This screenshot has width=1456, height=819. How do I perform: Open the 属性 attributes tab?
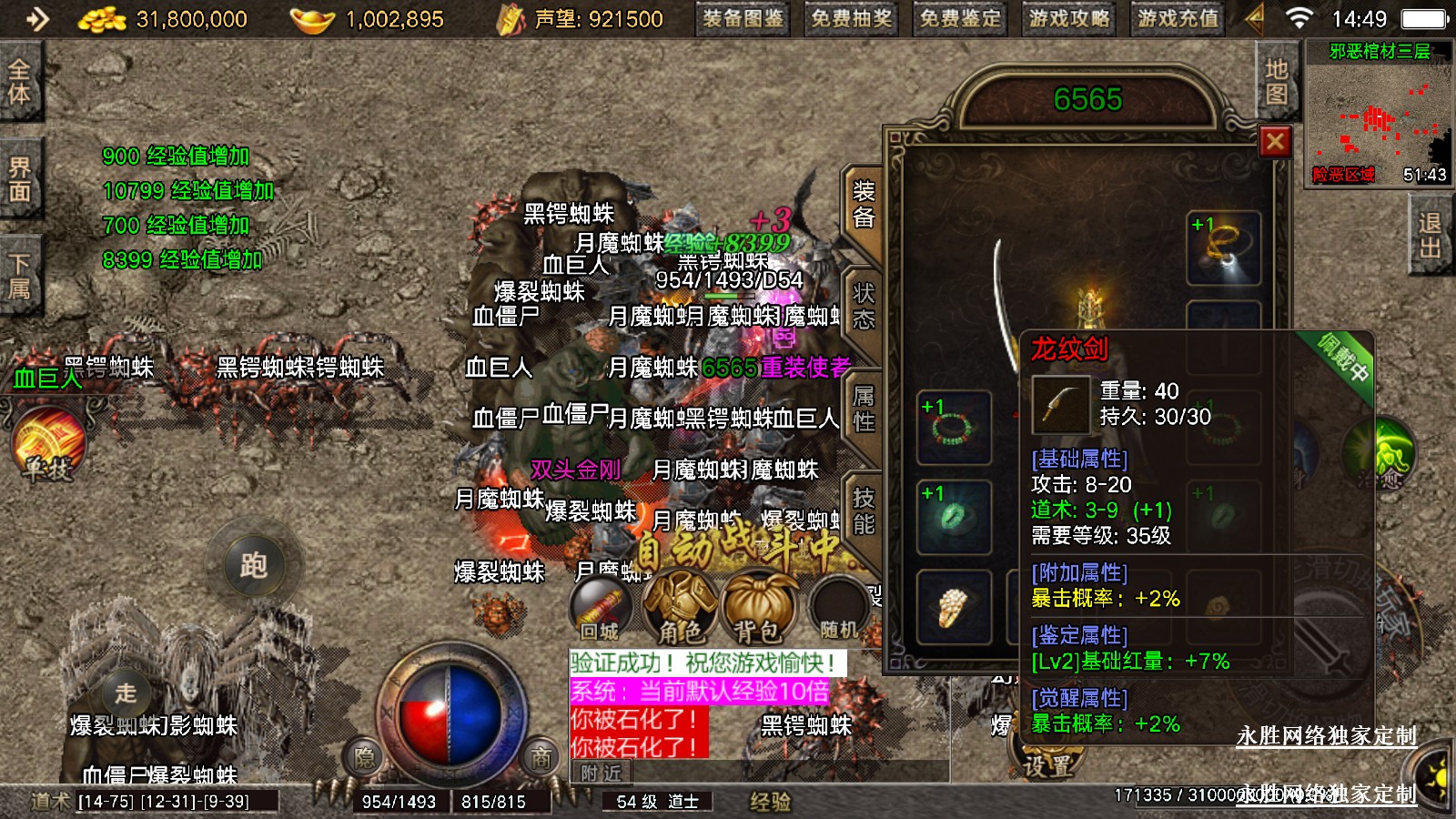click(863, 409)
